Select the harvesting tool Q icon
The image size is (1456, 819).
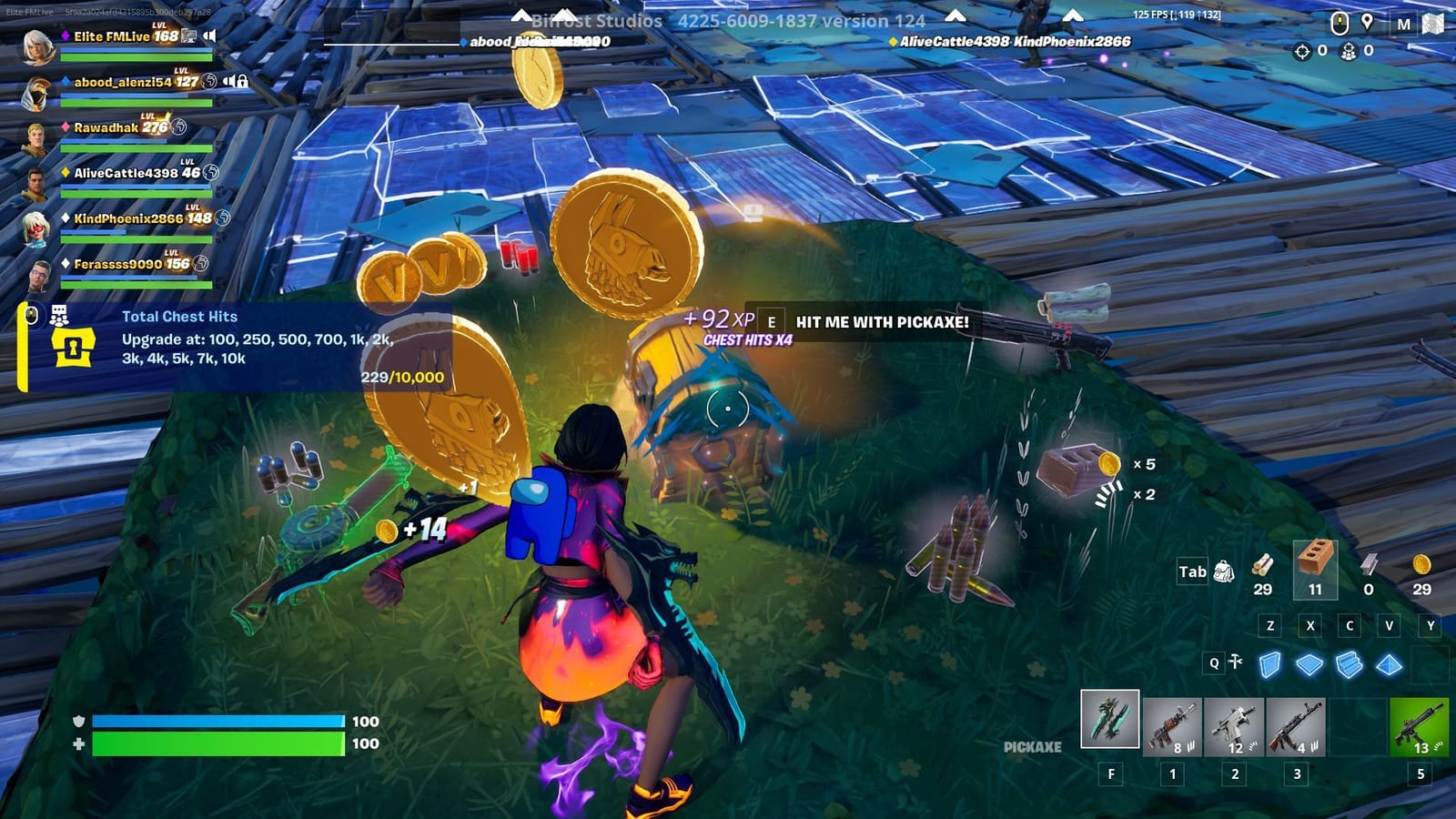(x=1235, y=662)
